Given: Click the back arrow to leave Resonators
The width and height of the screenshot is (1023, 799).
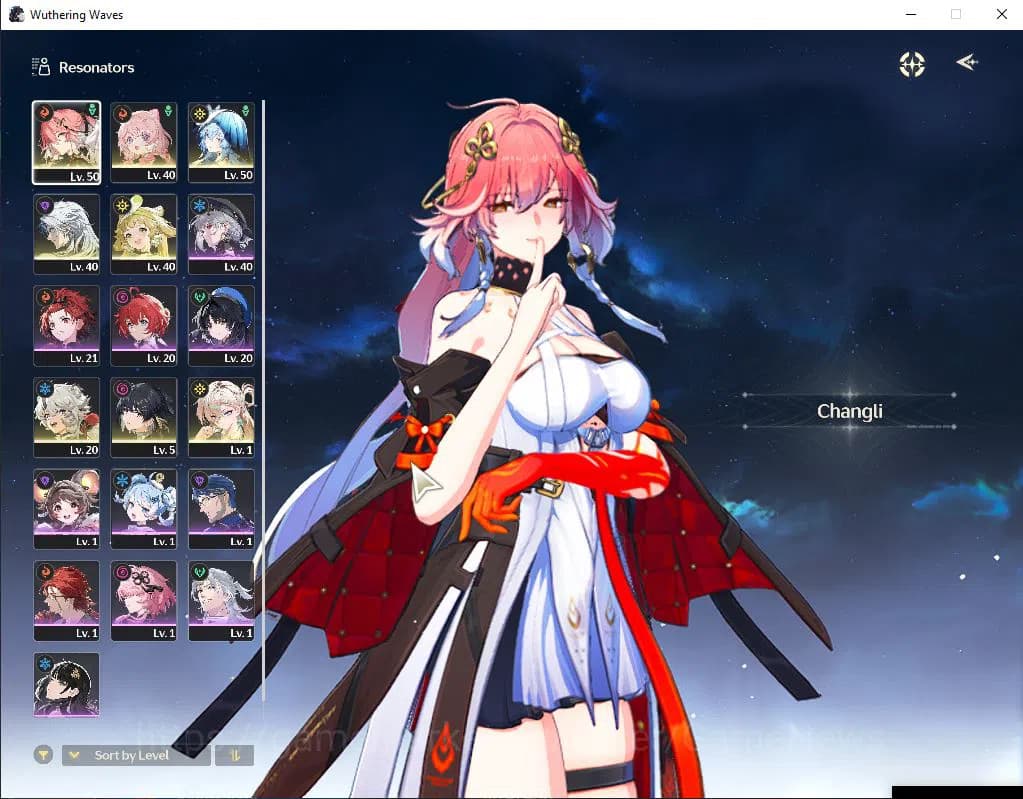Looking at the screenshot, I should (x=966, y=63).
